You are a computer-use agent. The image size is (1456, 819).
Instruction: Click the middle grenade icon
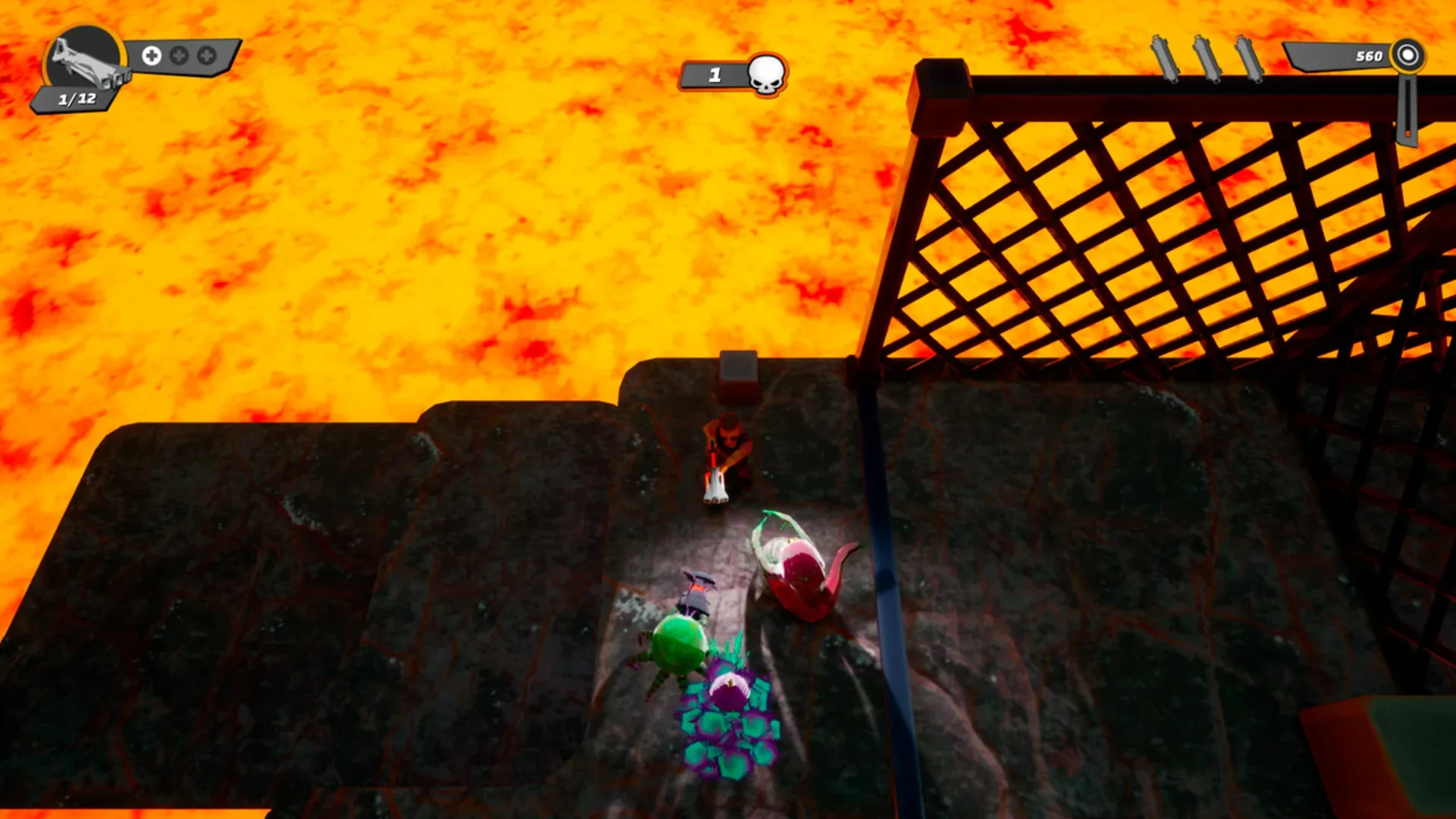point(1208,58)
